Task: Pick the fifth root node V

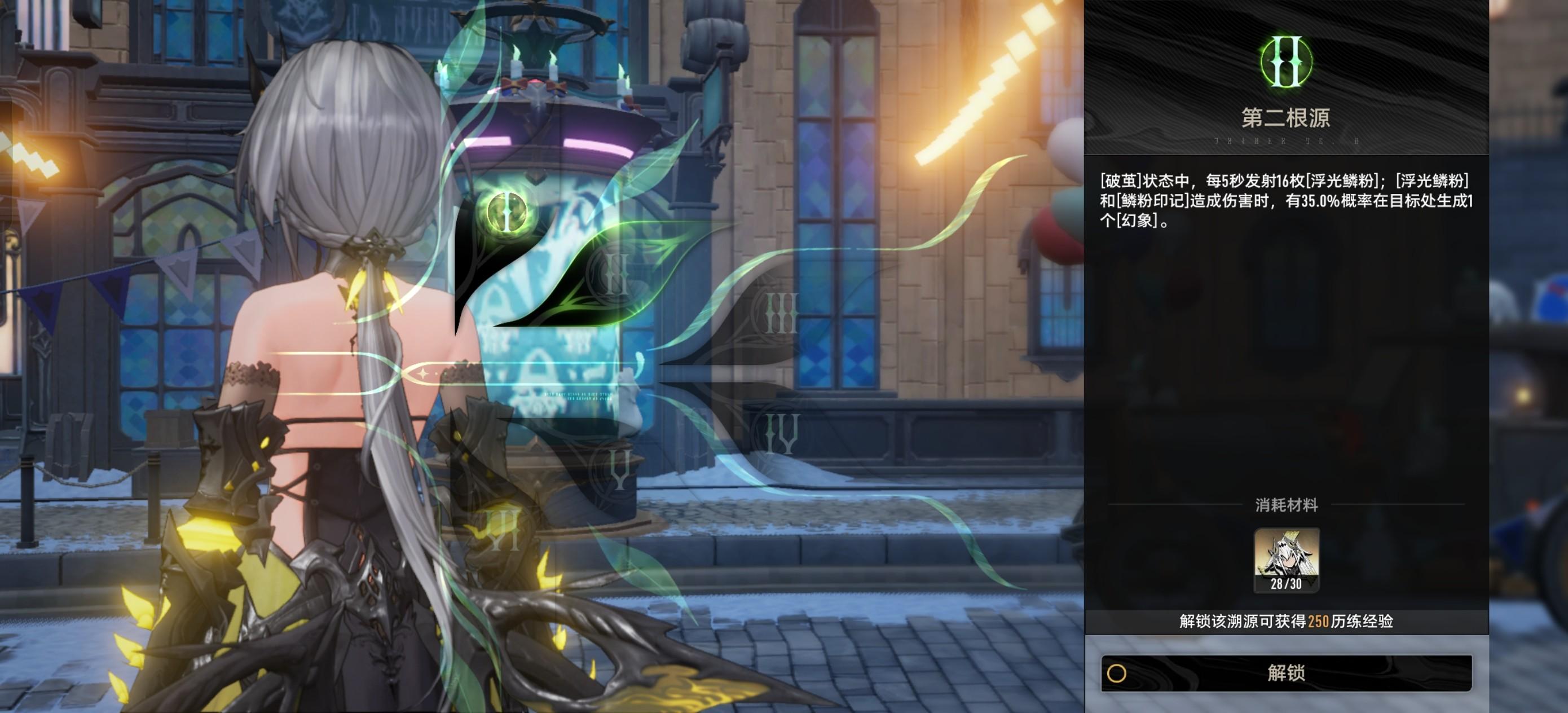Action: pyautogui.click(x=618, y=469)
